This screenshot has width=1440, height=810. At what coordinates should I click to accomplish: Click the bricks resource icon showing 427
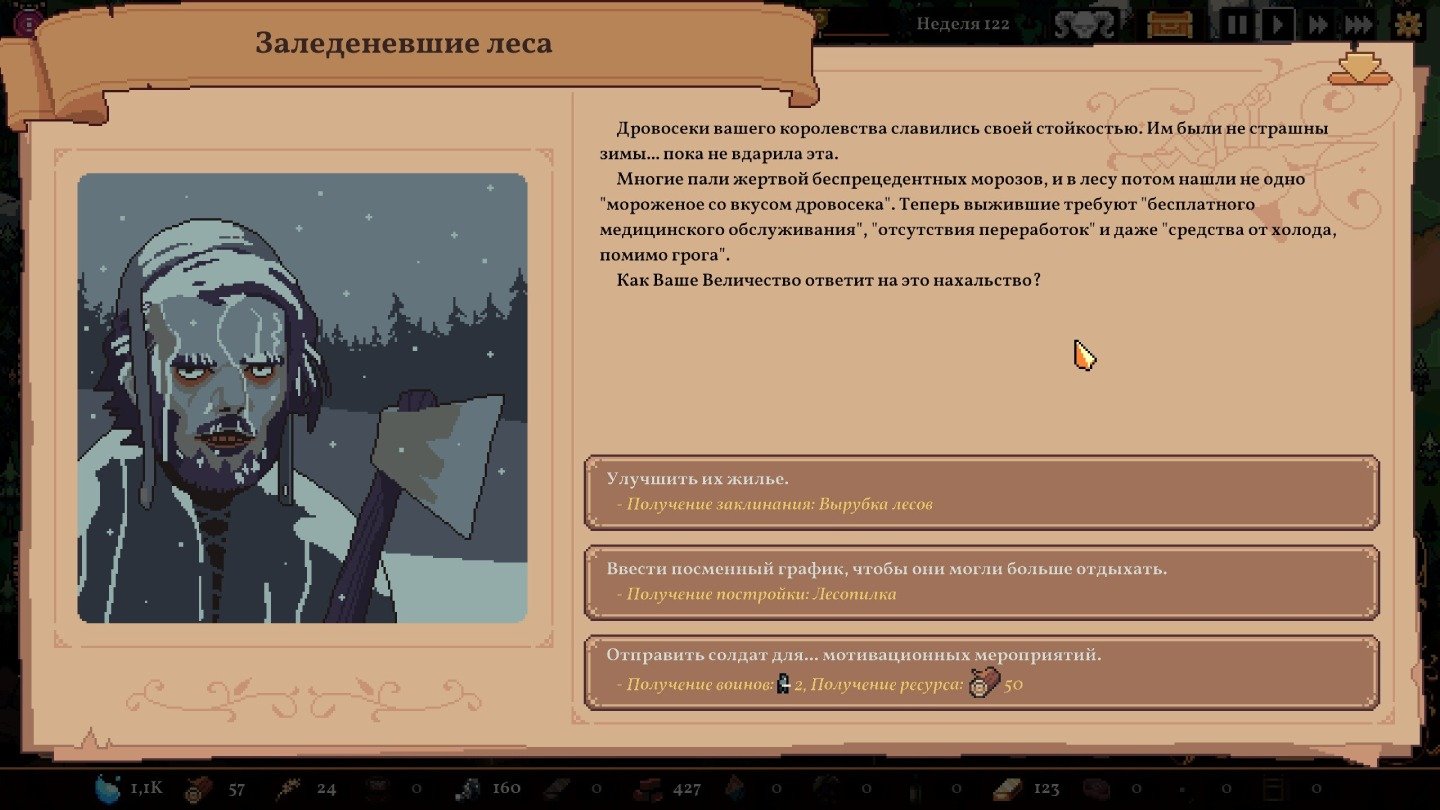tap(649, 787)
